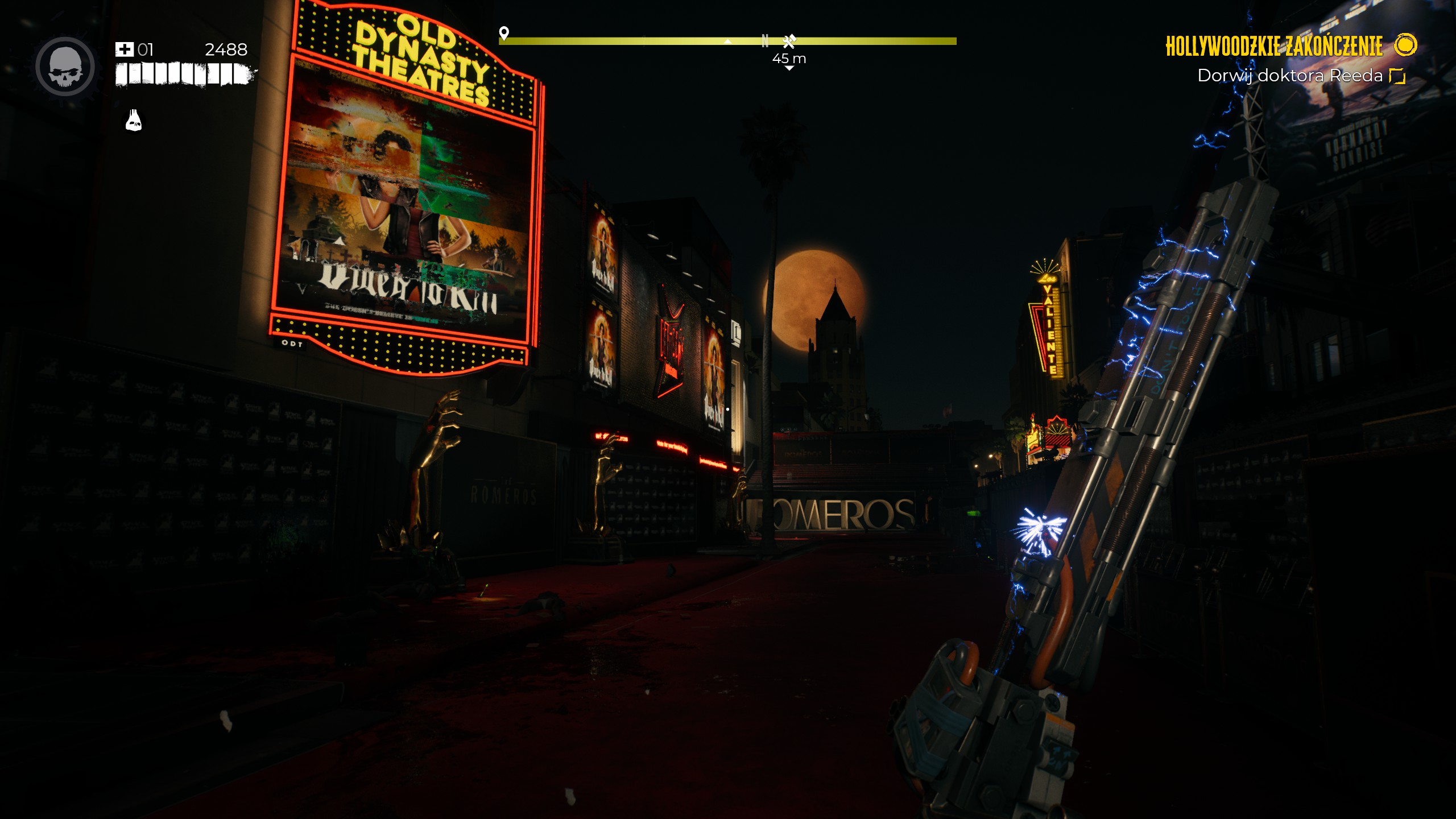
Task: Click the skull flask status icon
Action: click(134, 121)
